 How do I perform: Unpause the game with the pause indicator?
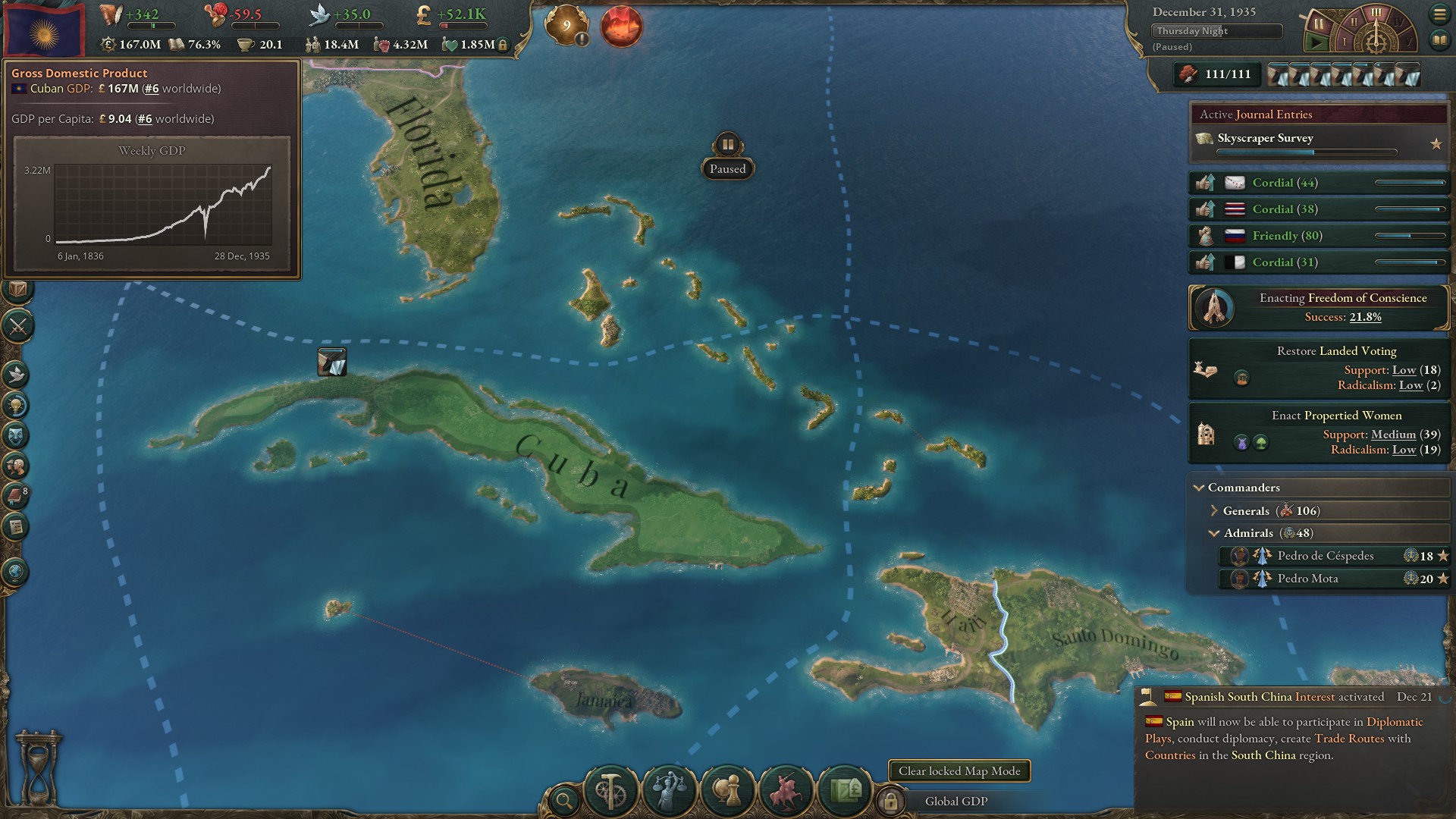click(x=727, y=143)
